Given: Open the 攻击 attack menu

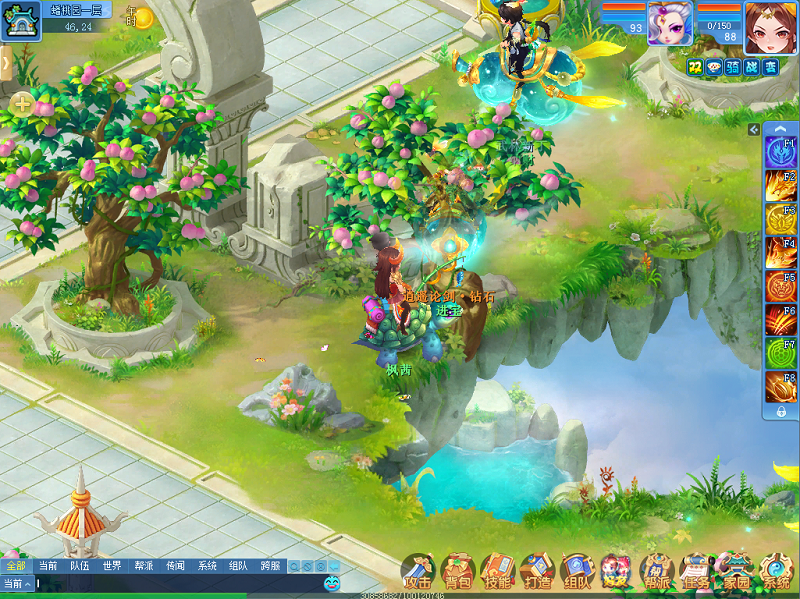Looking at the screenshot, I should [417, 572].
